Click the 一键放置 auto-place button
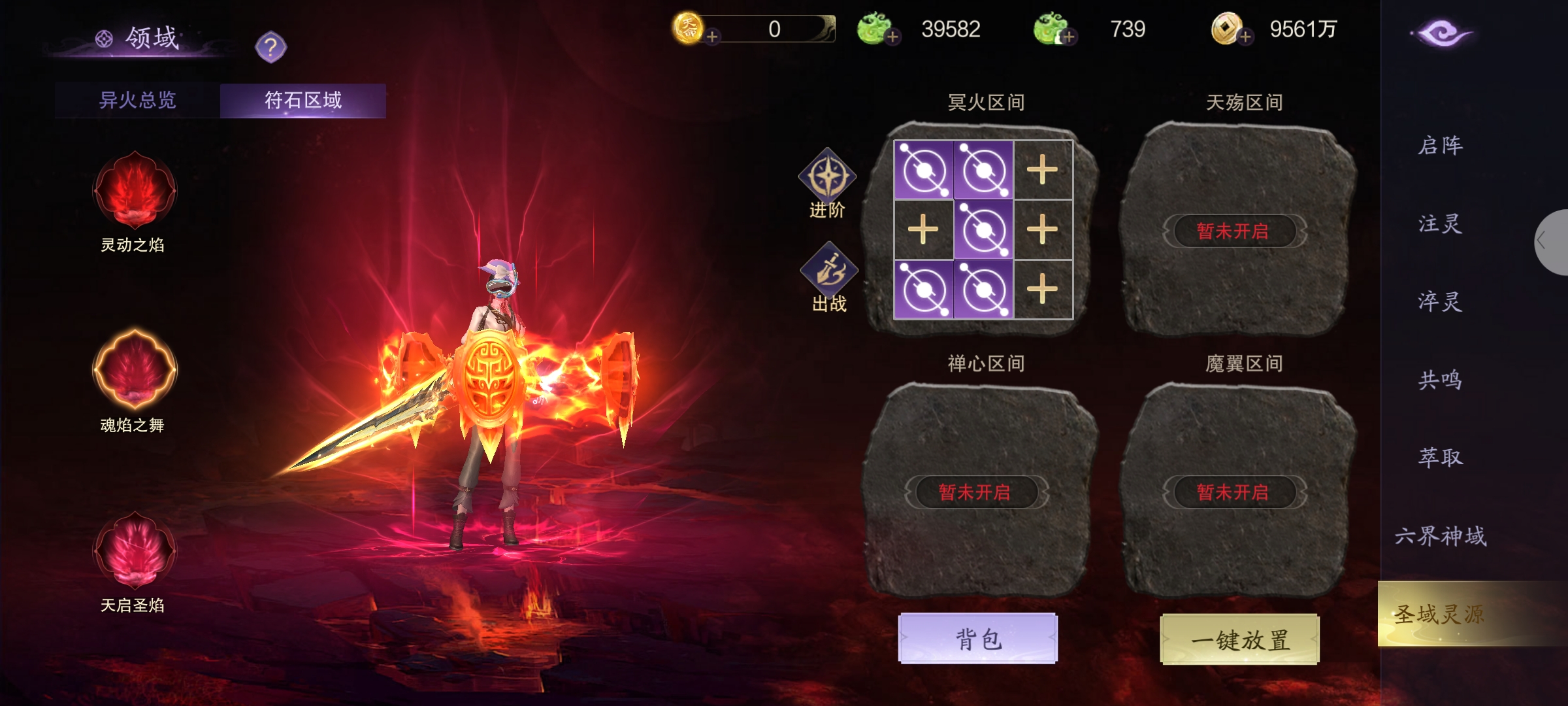The height and width of the screenshot is (706, 1568). [x=1239, y=639]
